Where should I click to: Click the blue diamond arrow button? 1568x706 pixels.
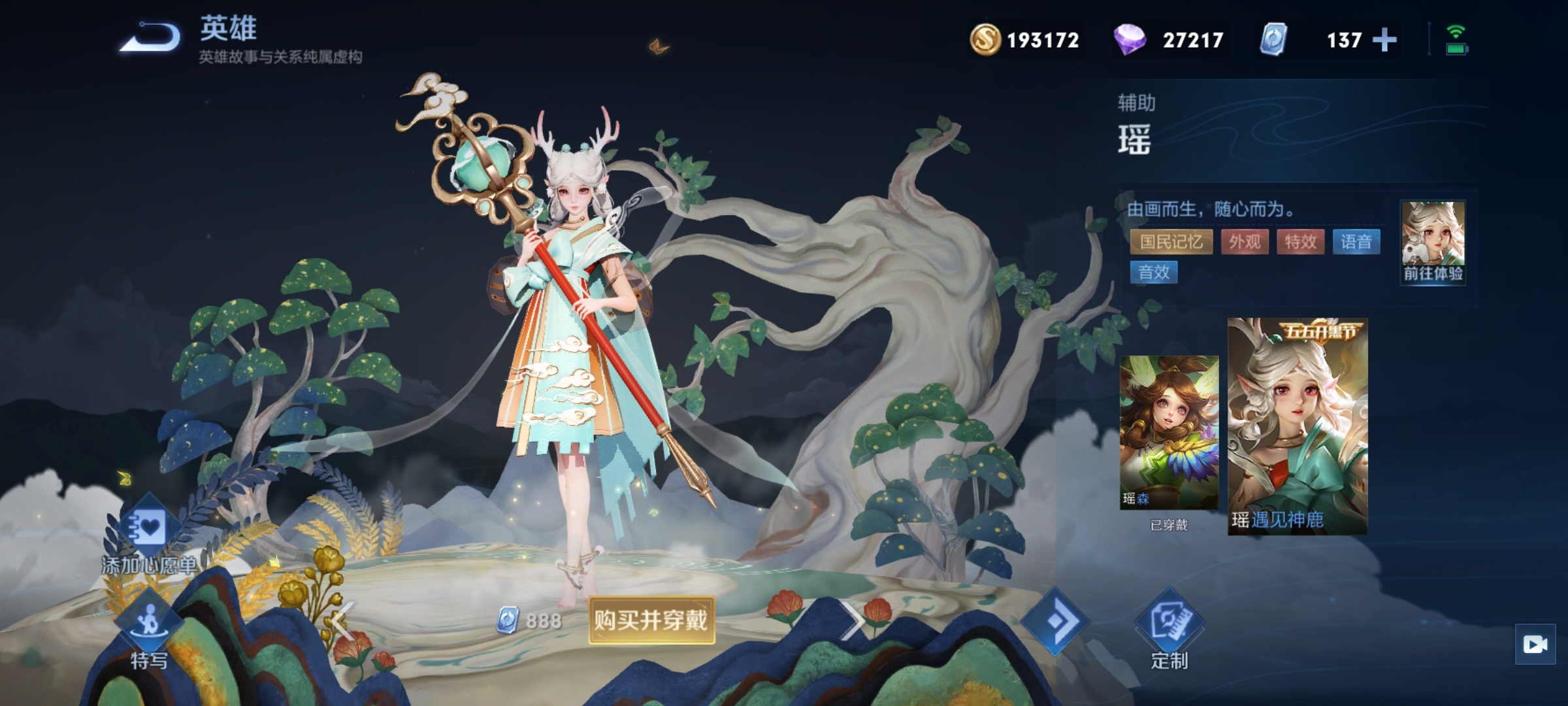(1055, 622)
